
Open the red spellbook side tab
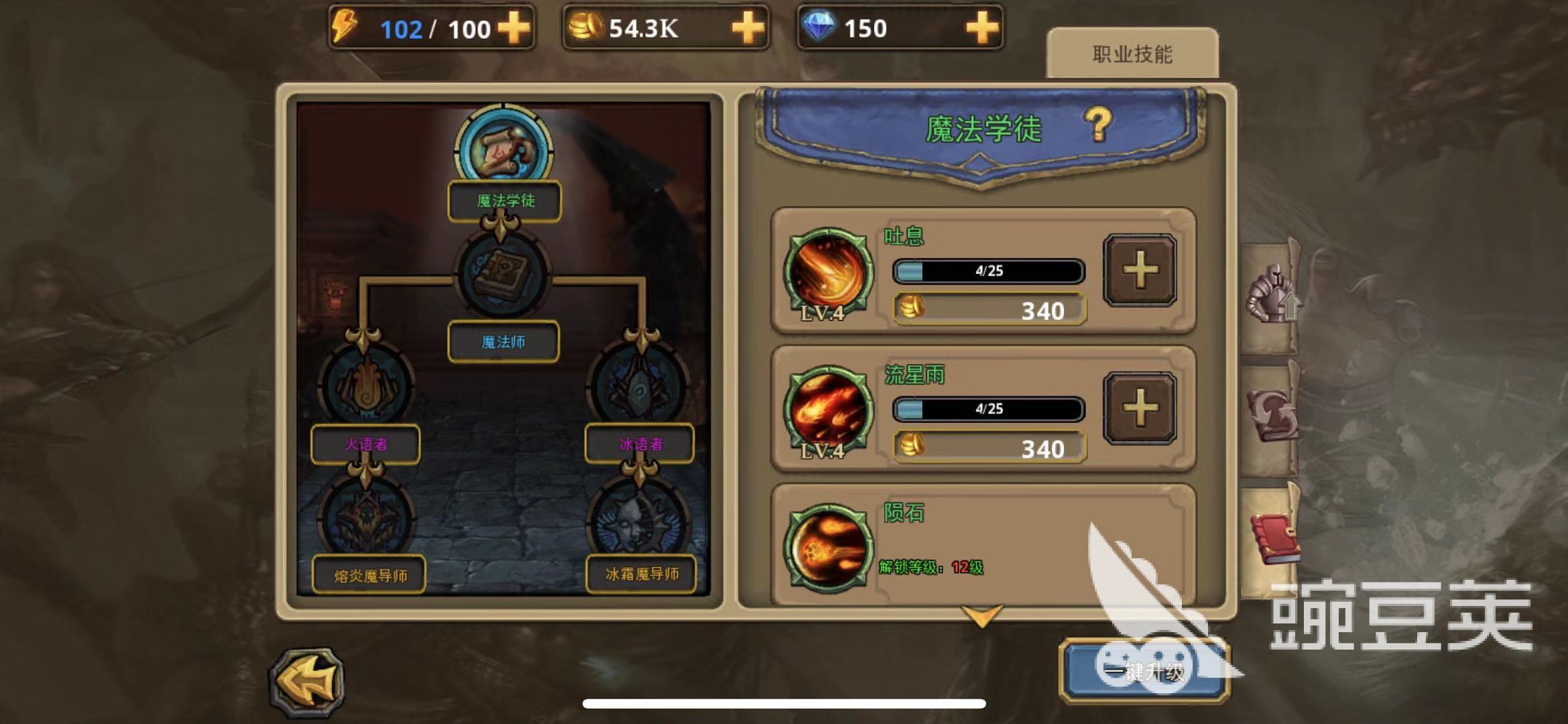tap(1273, 540)
